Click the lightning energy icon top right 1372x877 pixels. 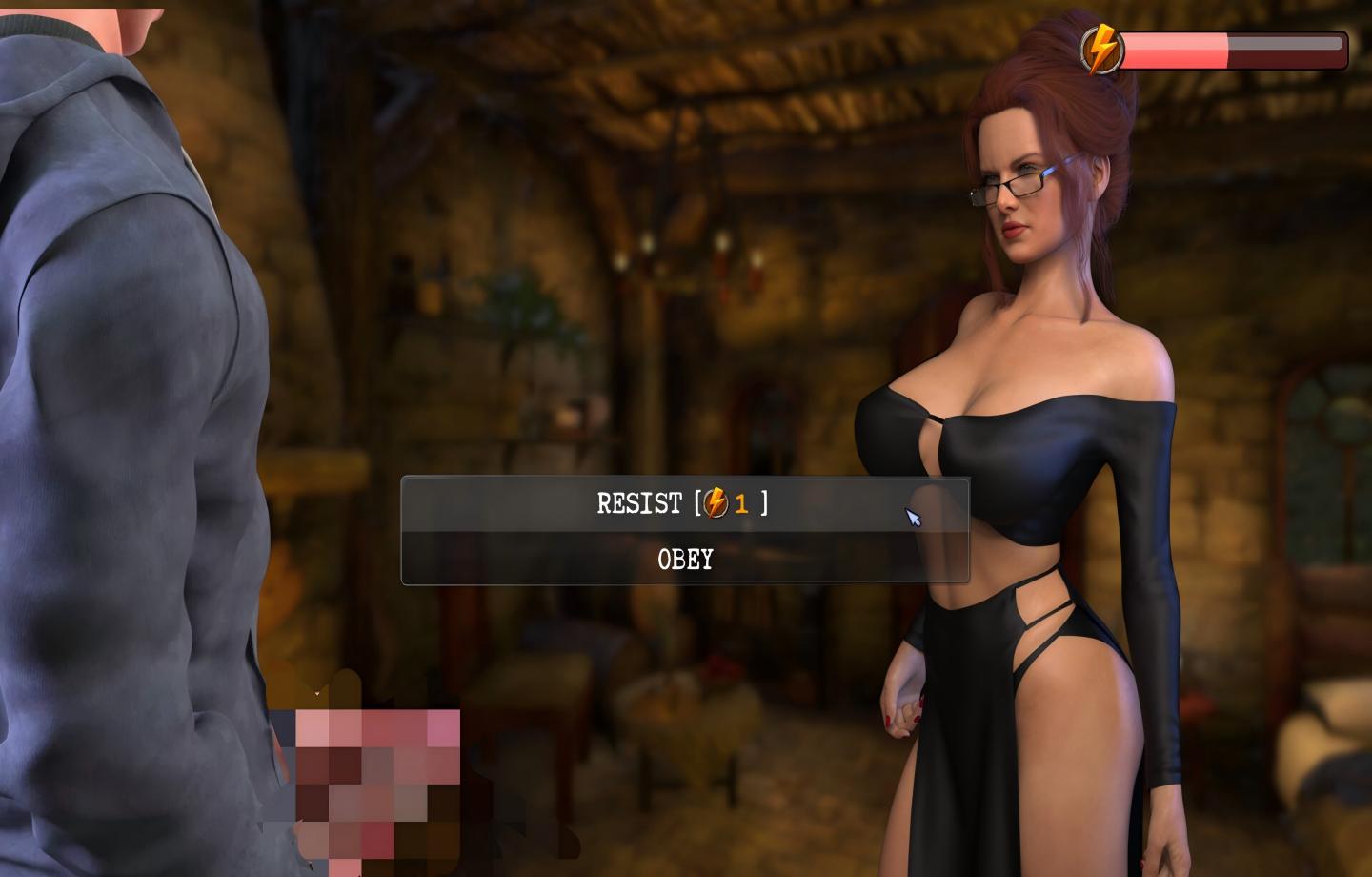(1101, 44)
